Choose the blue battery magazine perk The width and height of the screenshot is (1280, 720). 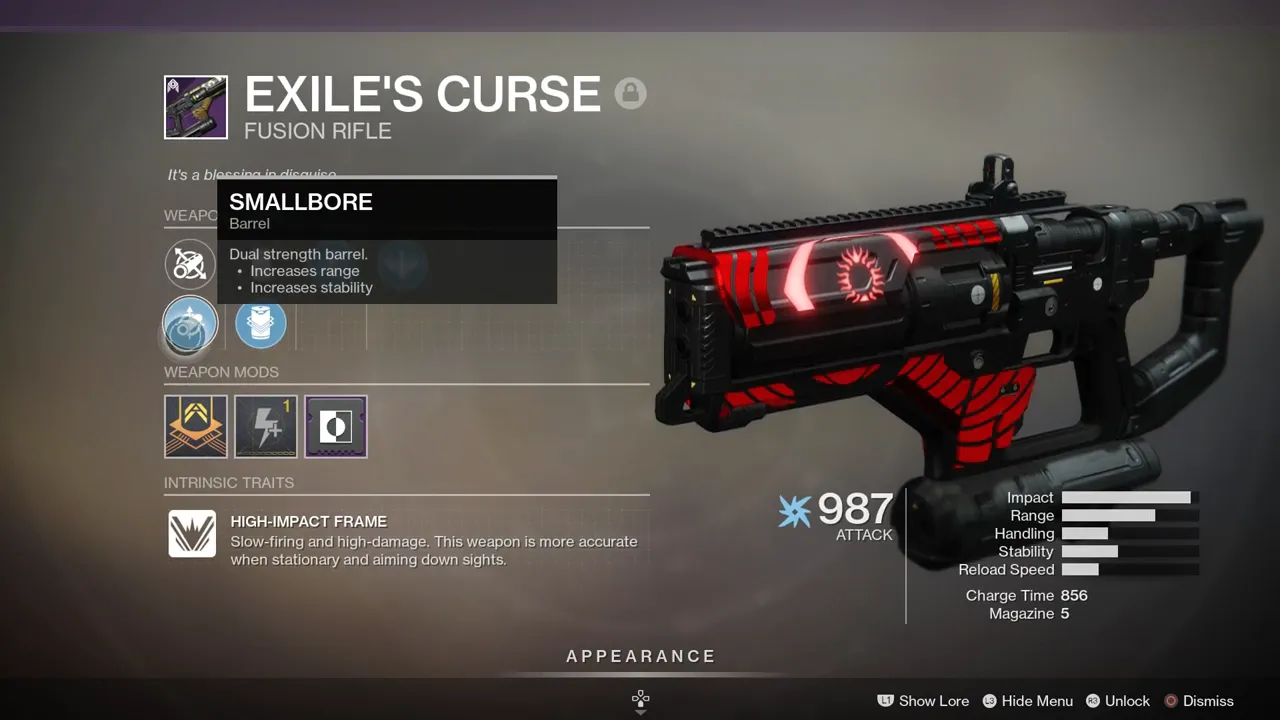point(260,324)
